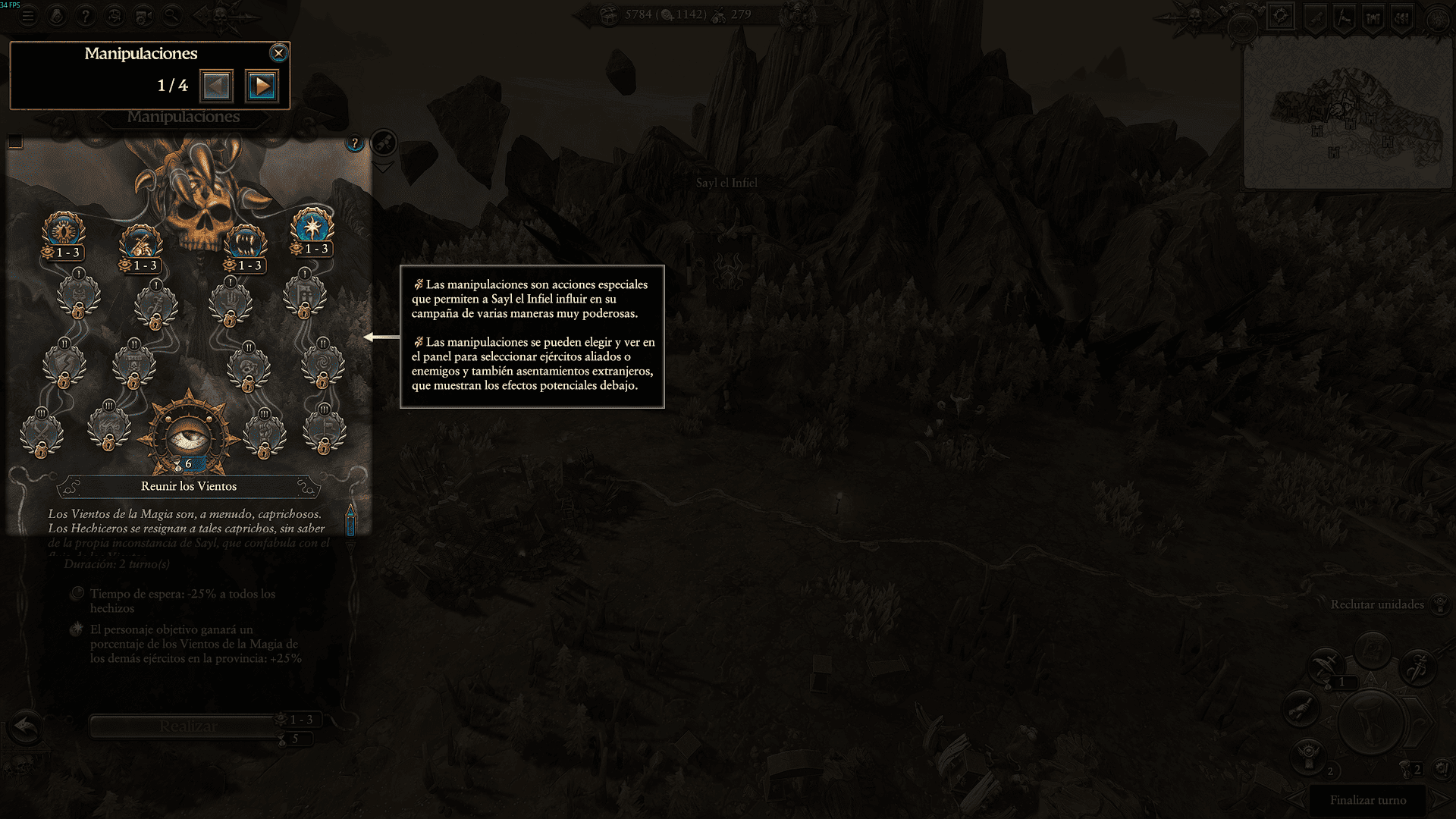Select the Reunir los Vientos eye manipulation

pyautogui.click(x=188, y=436)
